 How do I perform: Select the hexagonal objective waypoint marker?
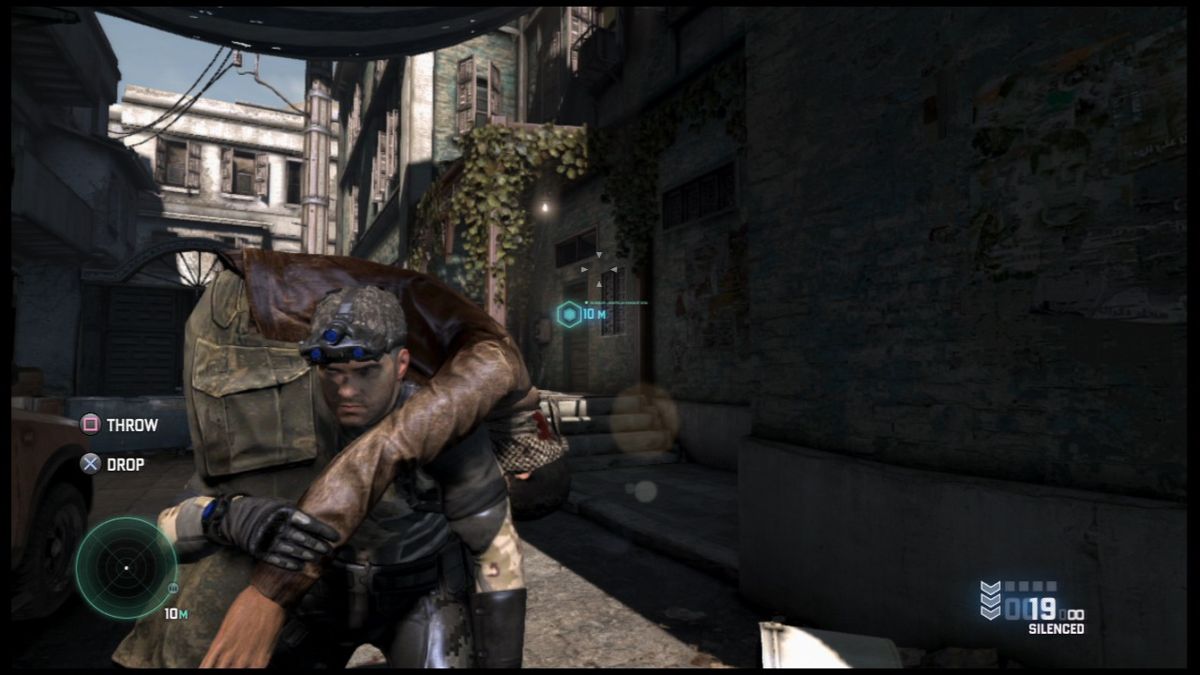568,314
